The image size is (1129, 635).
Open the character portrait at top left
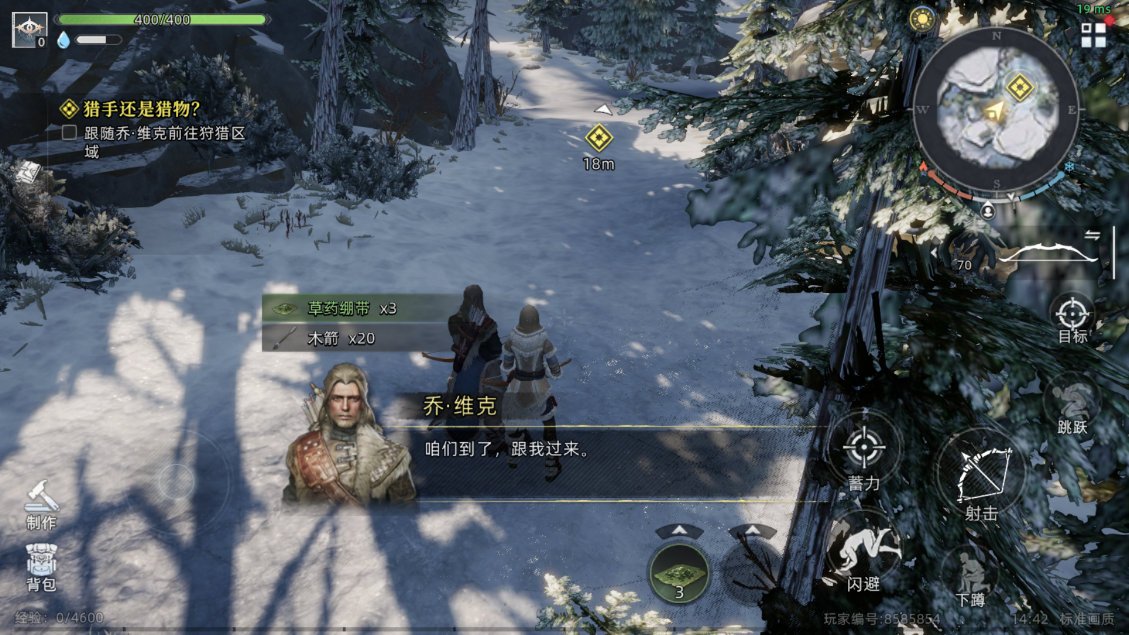(29, 29)
